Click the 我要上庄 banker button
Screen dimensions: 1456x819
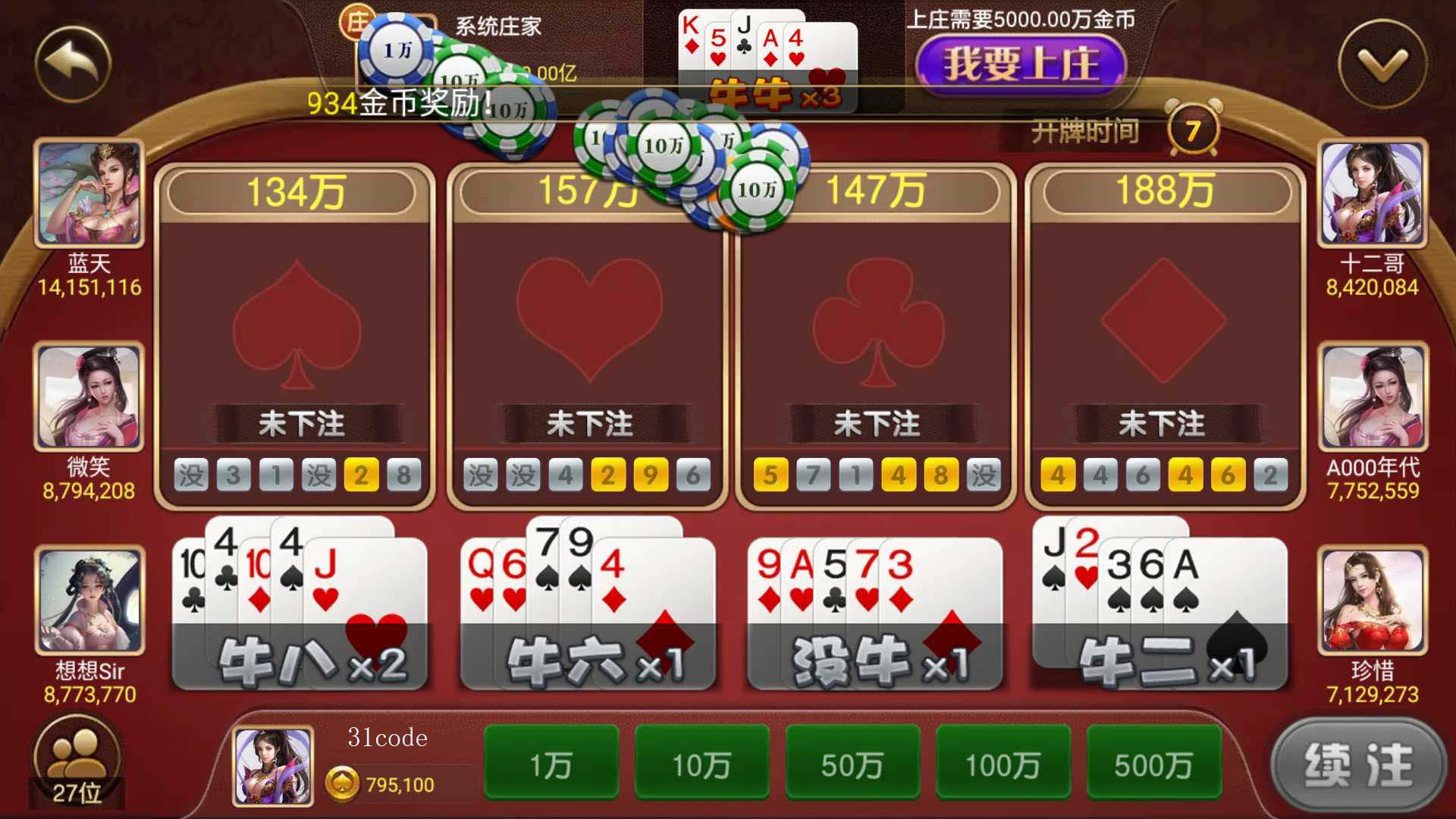[x=1020, y=63]
